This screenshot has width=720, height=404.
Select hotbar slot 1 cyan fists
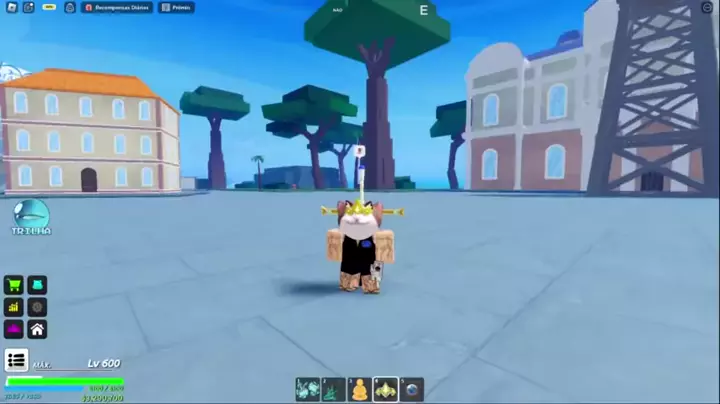307,389
